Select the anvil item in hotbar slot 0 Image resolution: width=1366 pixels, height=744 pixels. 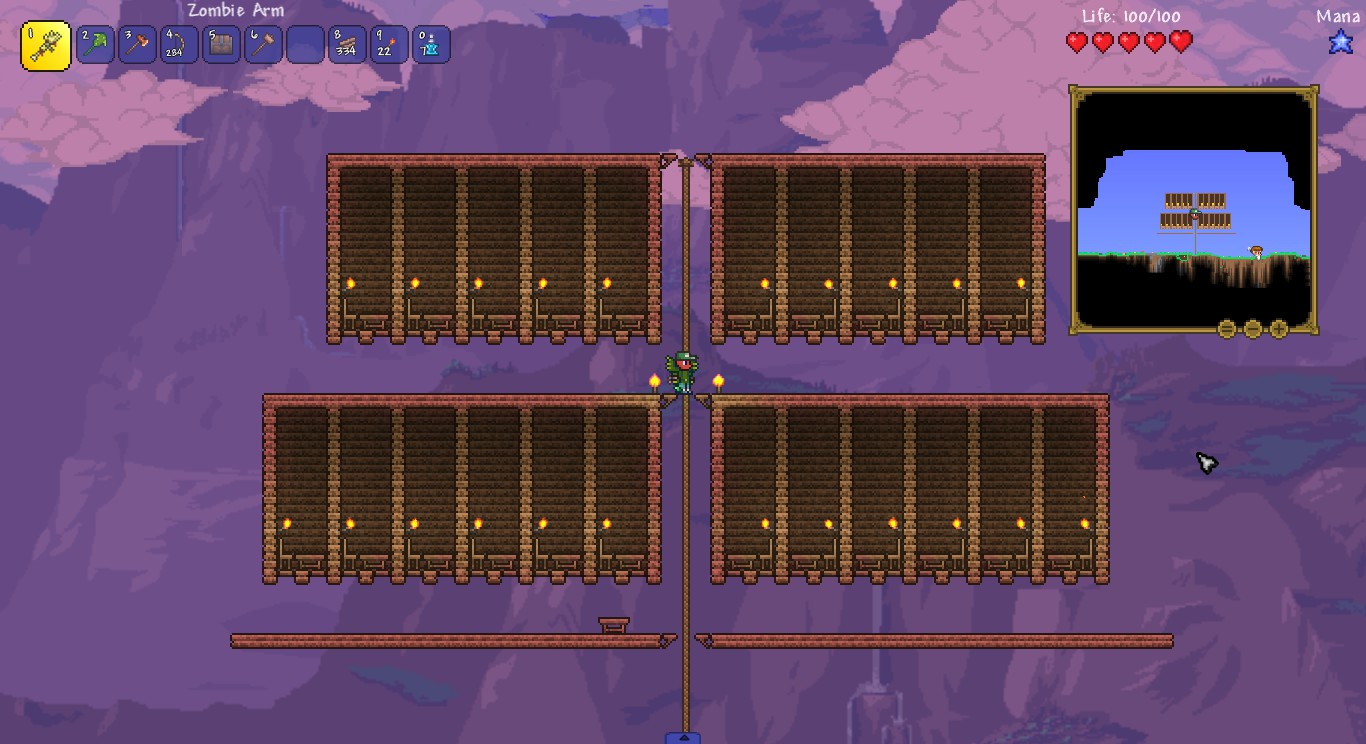tap(431, 44)
